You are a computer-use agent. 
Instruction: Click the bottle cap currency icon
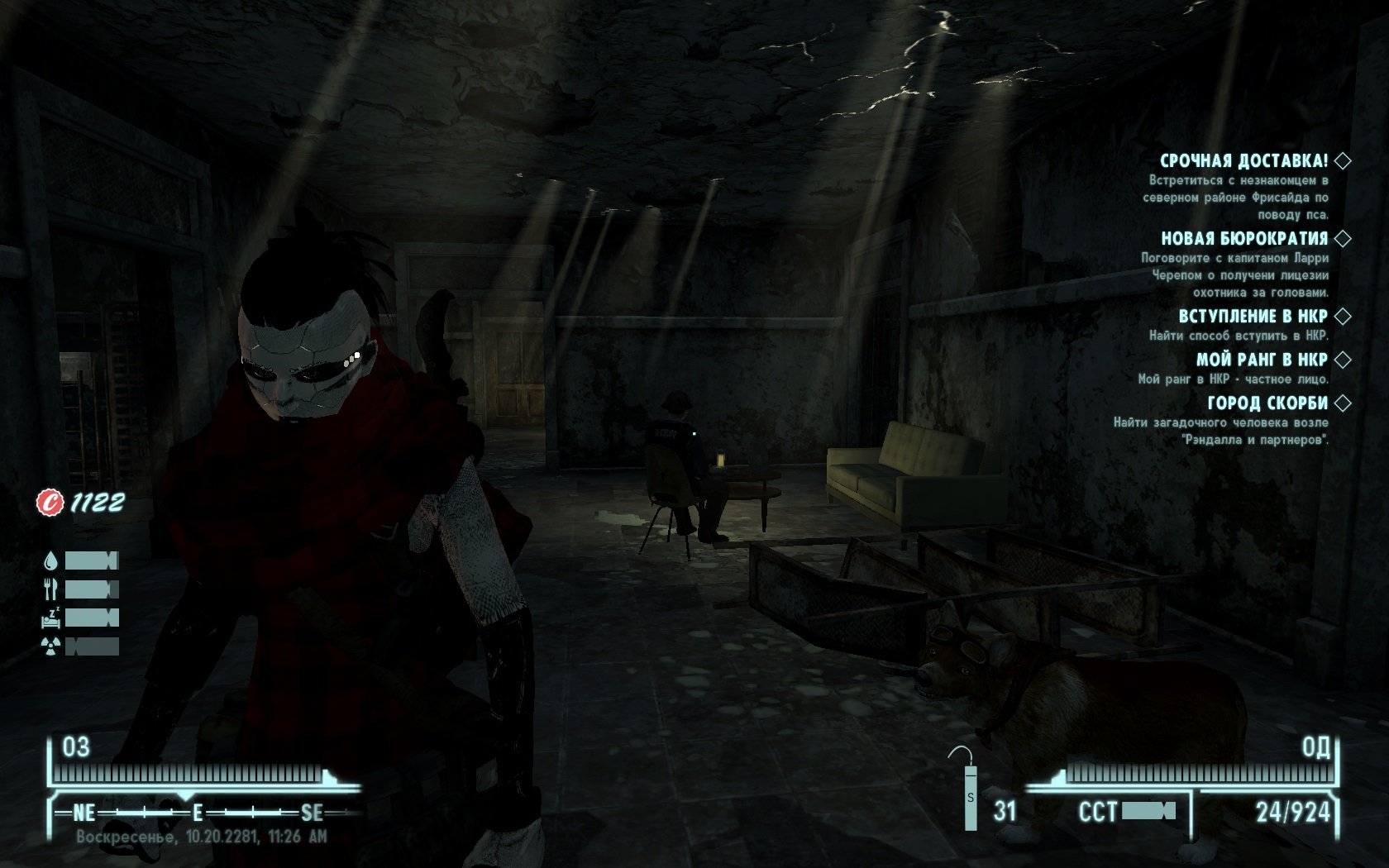pyautogui.click(x=50, y=502)
